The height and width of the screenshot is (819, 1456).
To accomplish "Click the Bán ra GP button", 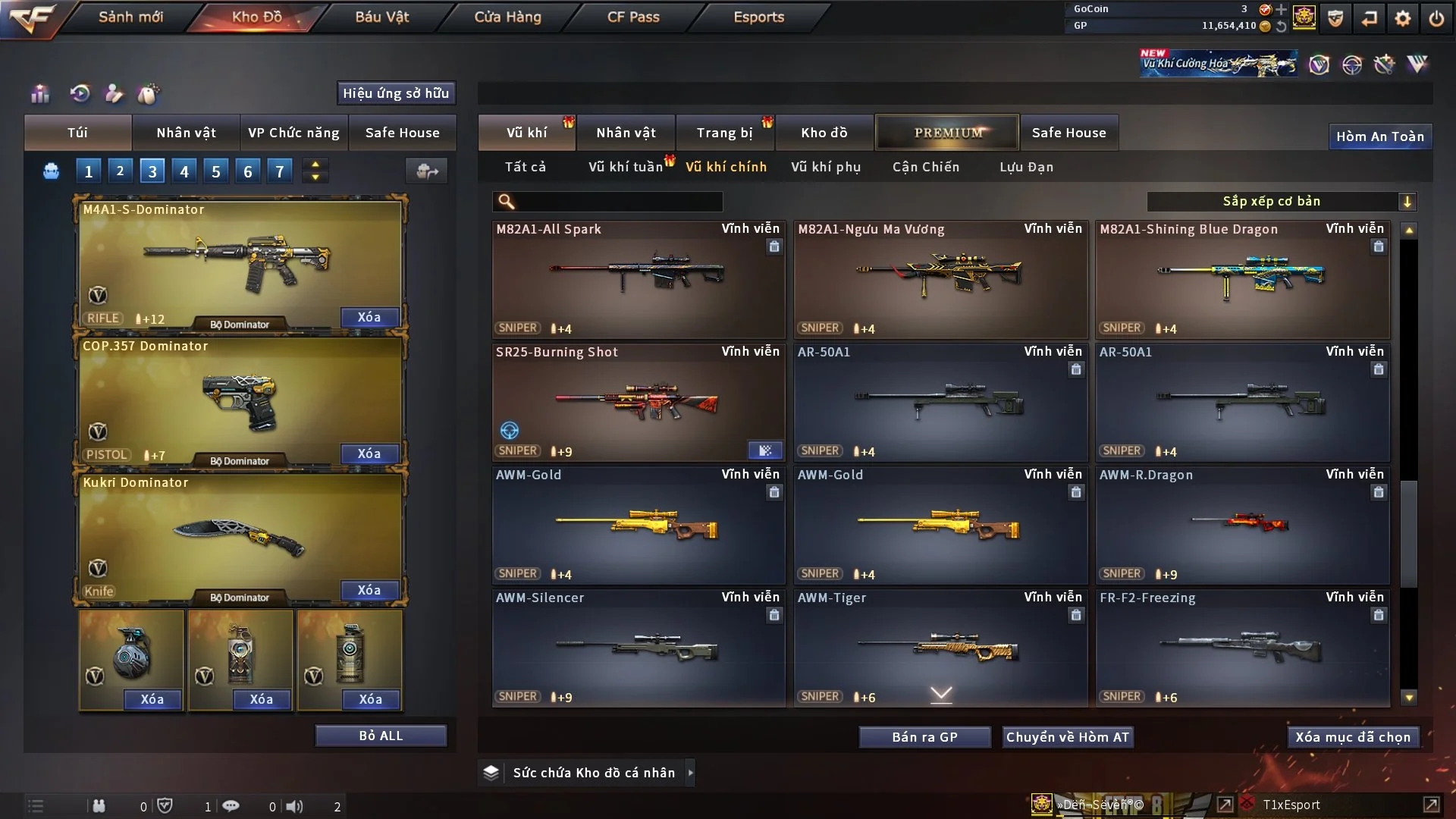I will [924, 737].
